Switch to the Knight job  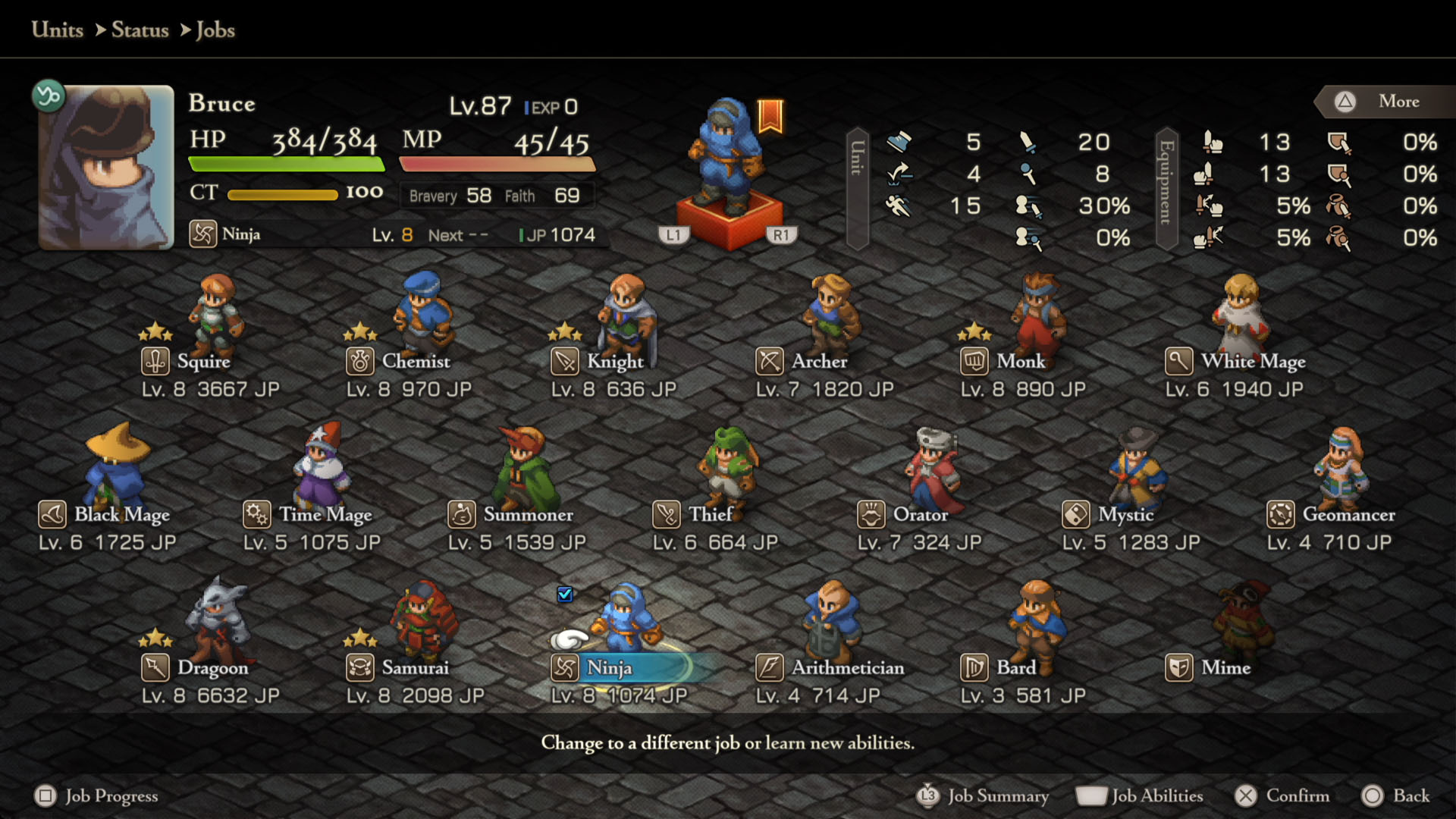(x=614, y=362)
